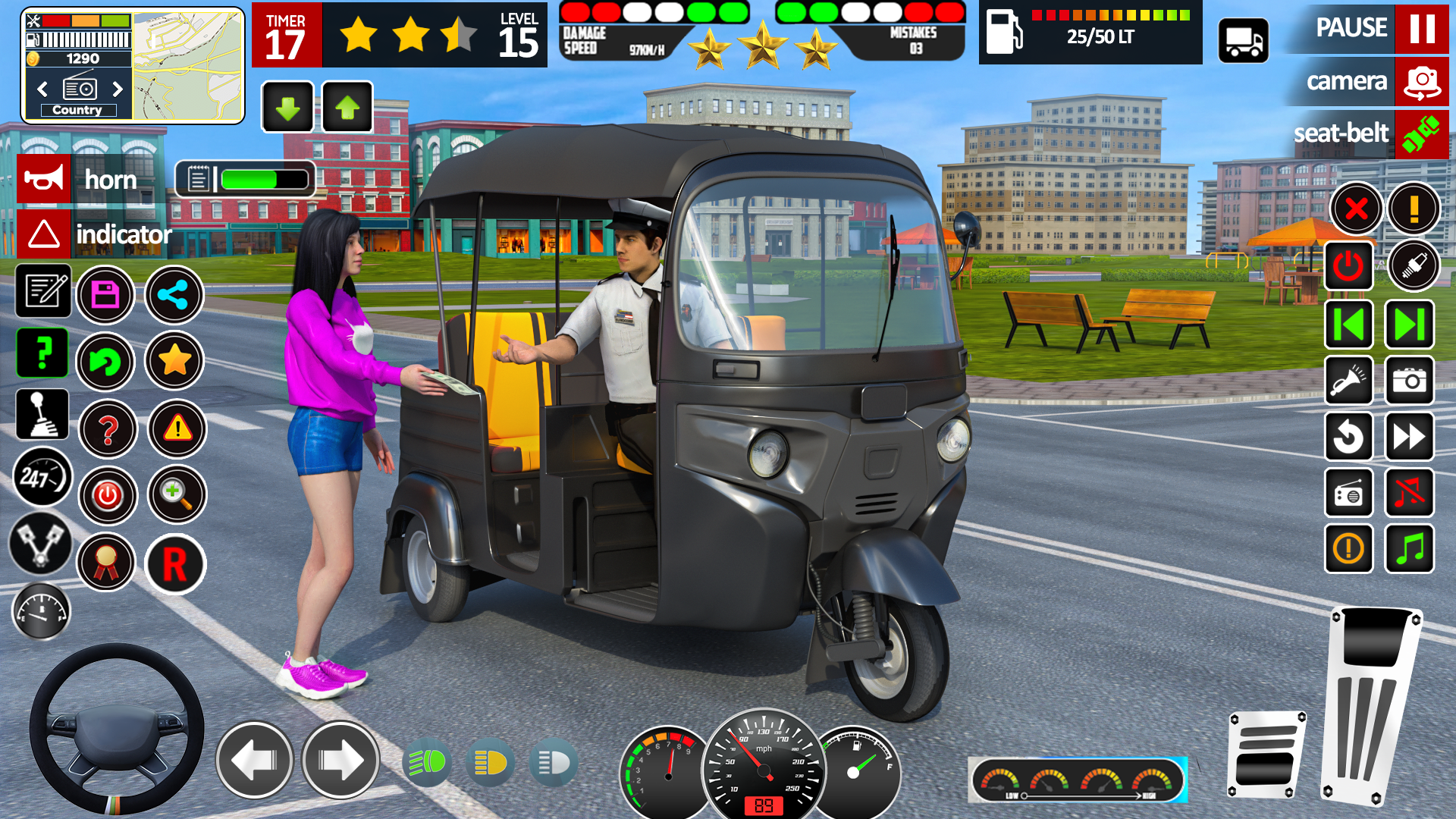Open the radio panel icon
Viewport: 1456px width, 819px height.
[x=1349, y=494]
